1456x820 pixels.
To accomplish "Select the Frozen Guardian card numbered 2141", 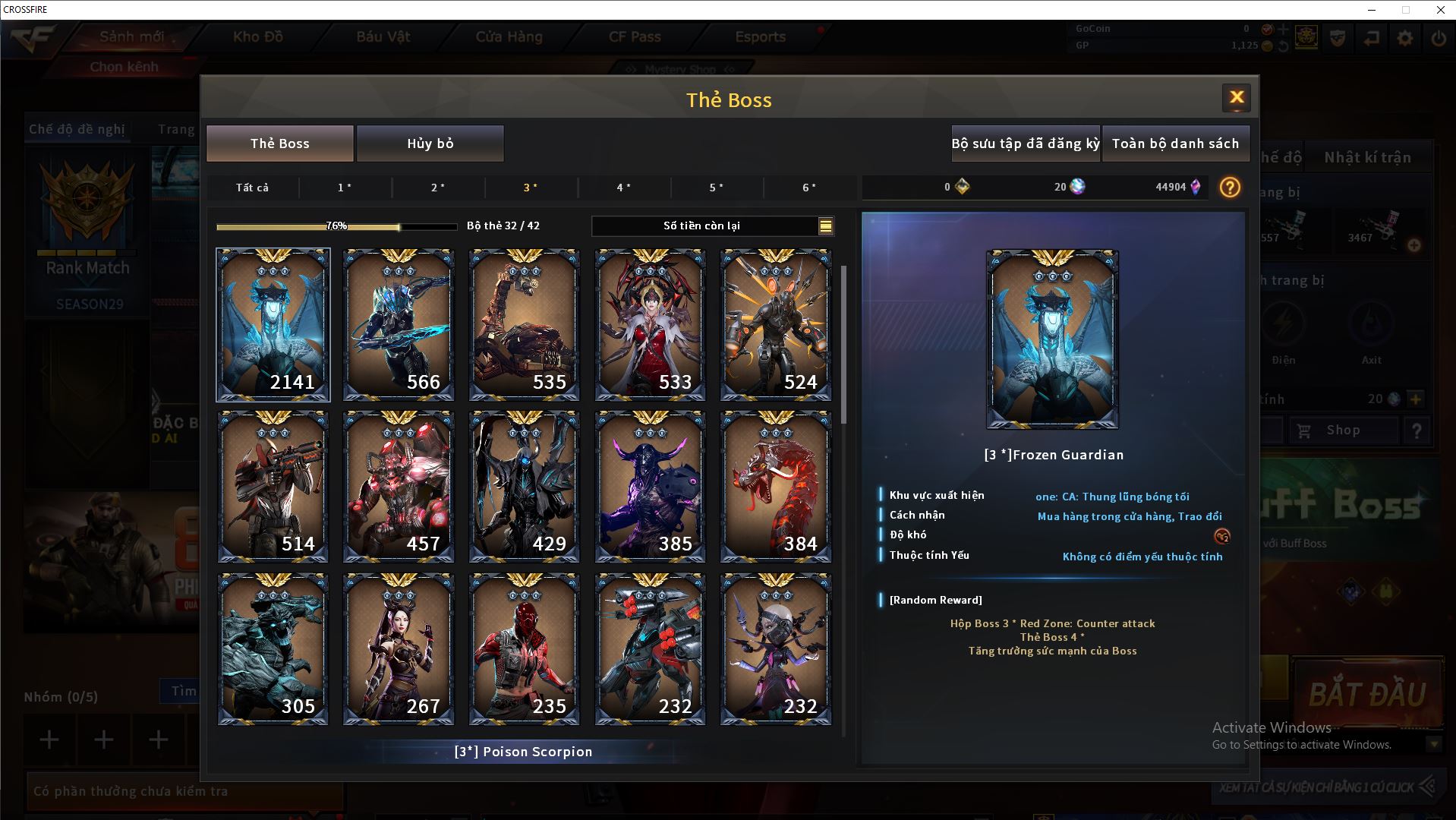I will (273, 325).
